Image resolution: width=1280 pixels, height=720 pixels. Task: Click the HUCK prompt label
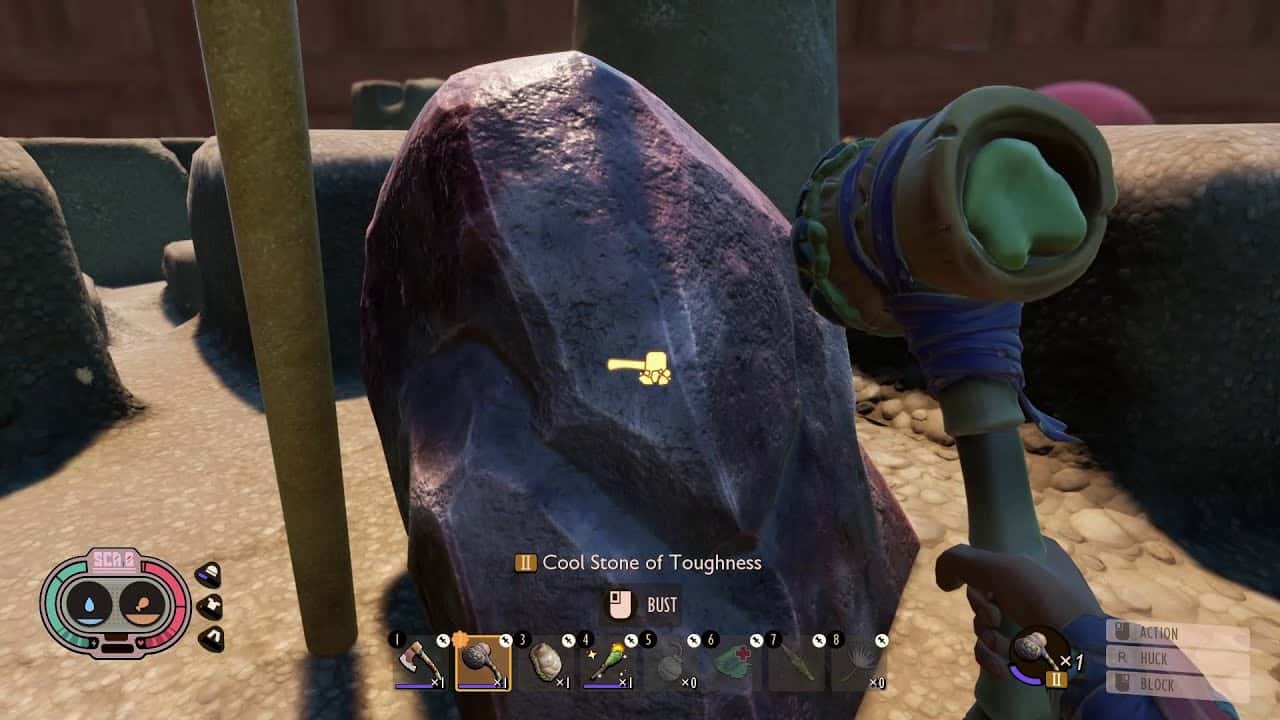click(1154, 658)
